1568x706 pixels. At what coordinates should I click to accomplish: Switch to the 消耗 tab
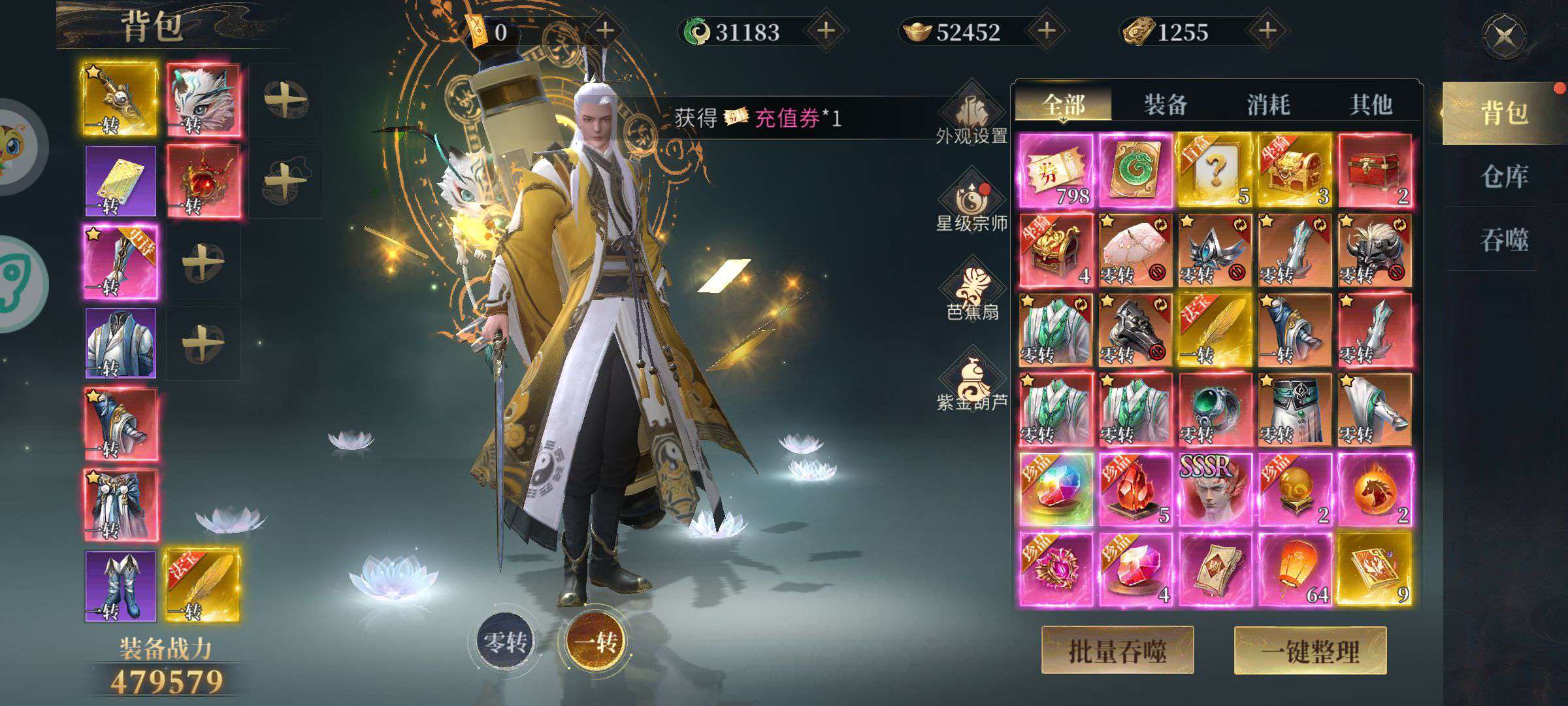point(1268,105)
